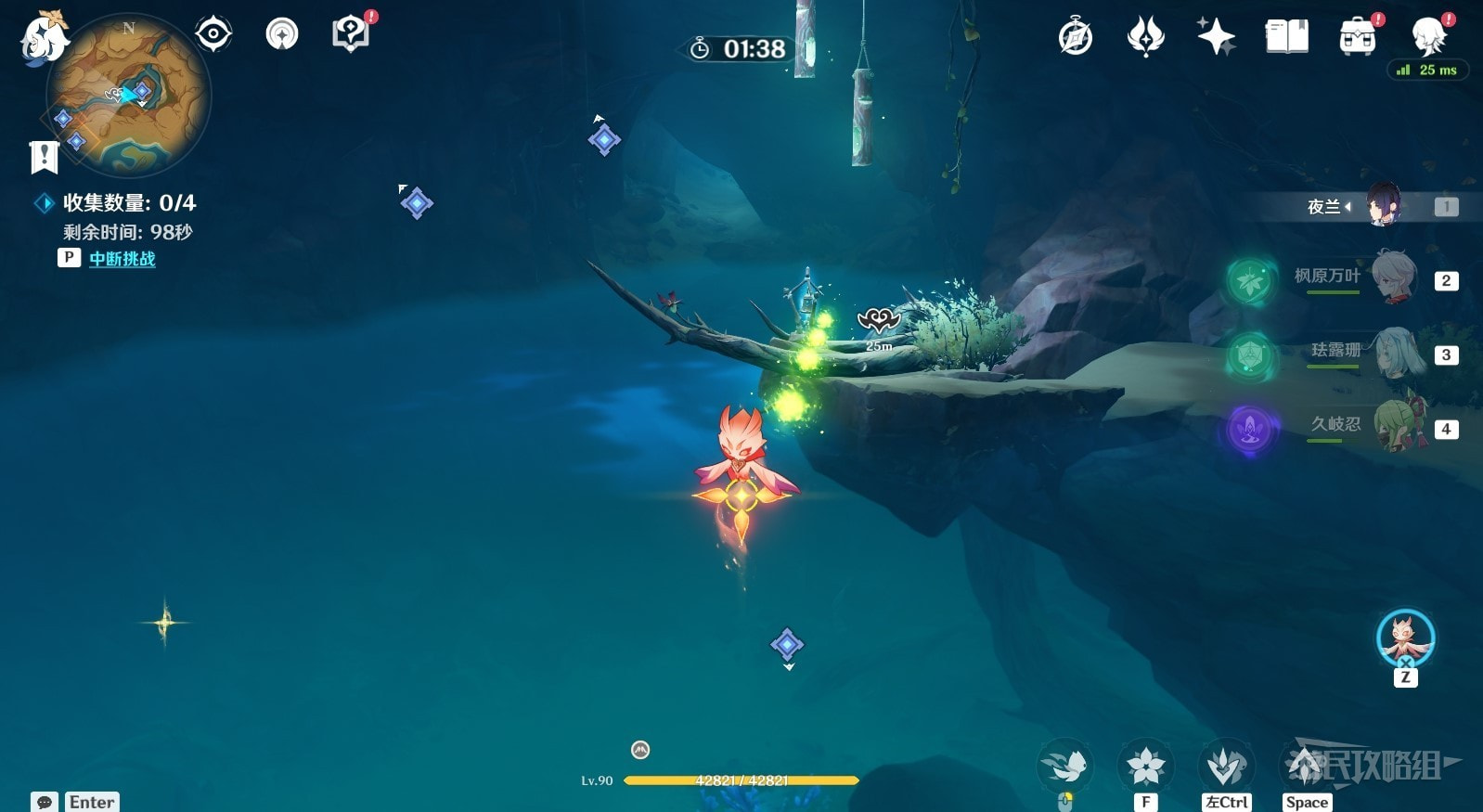Open the chat speech bubble

pyautogui.click(x=45, y=802)
